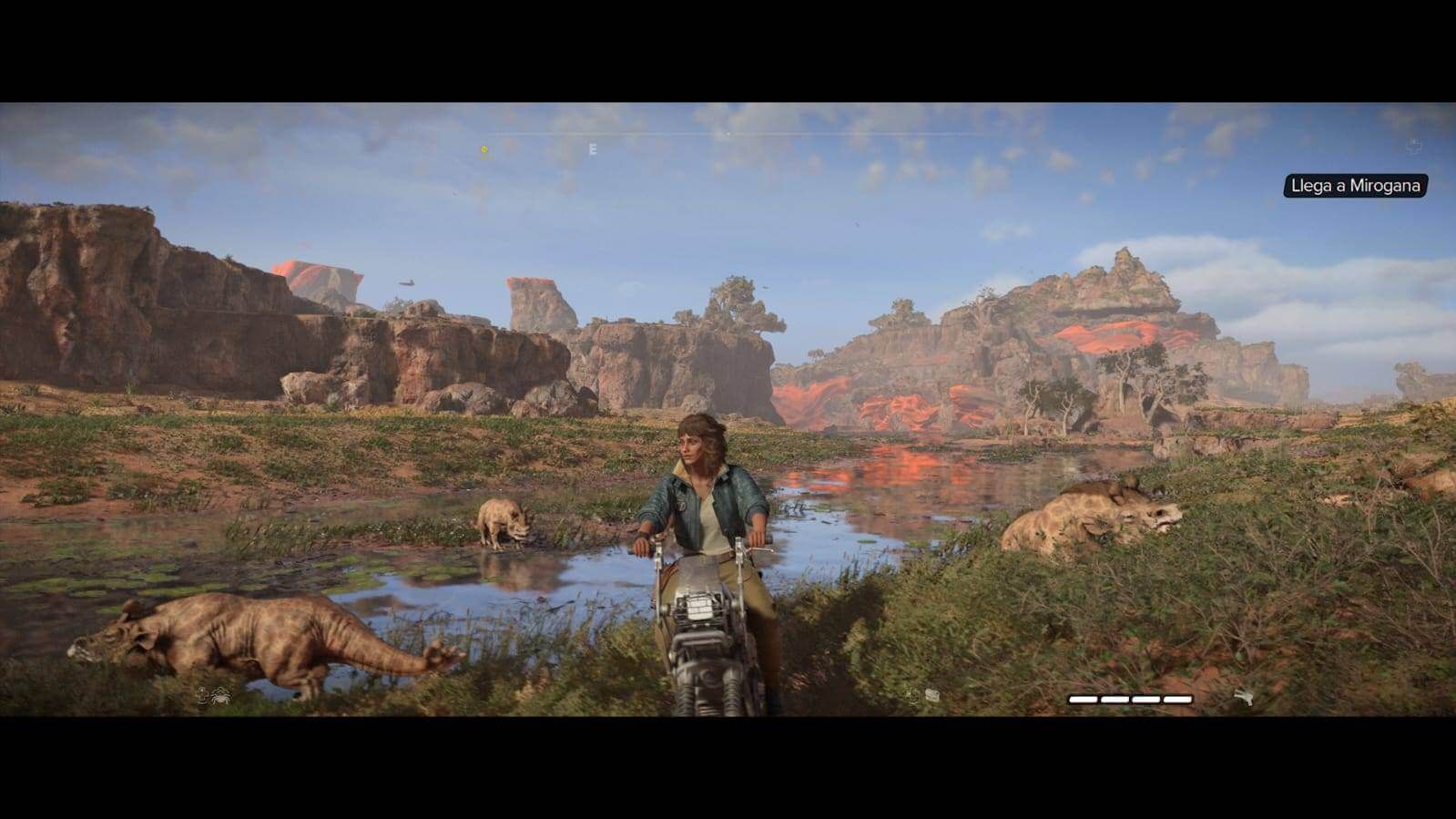
Task: Click the second speeder health pip
Action: tap(1115, 699)
